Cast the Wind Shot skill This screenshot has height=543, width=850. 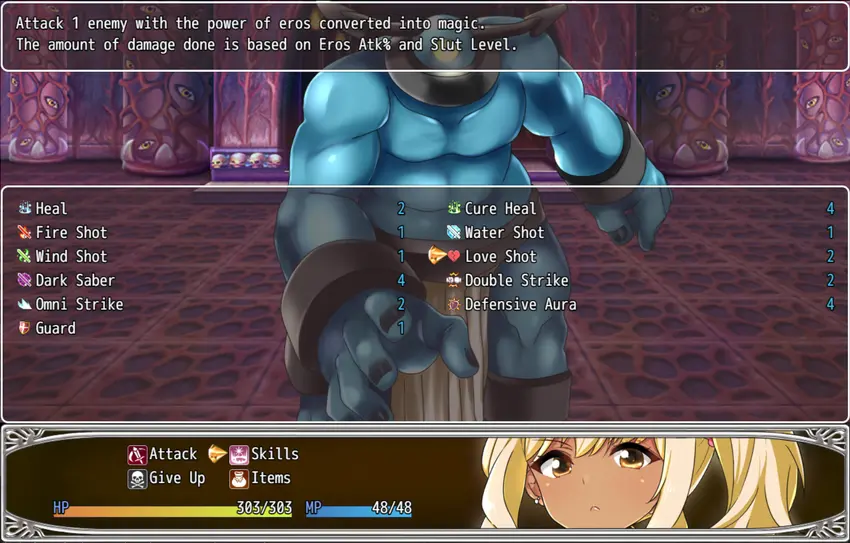click(70, 257)
